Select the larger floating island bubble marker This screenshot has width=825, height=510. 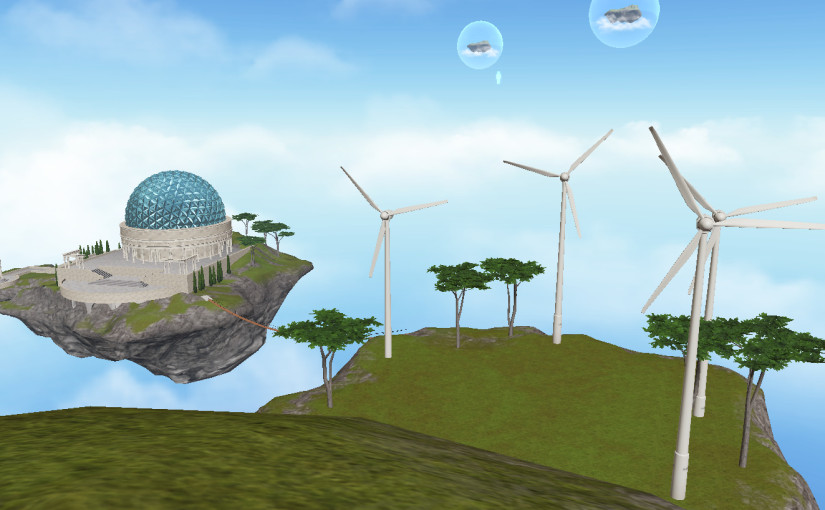pos(624,16)
